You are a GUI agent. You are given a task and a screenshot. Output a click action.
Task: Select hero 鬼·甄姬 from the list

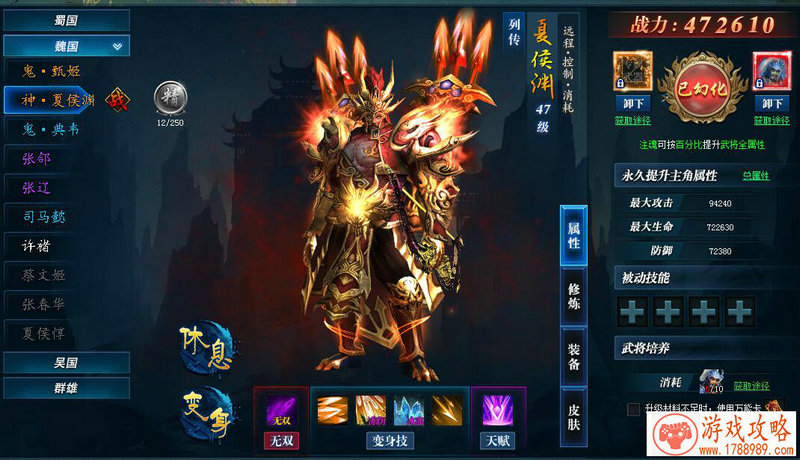(52, 71)
